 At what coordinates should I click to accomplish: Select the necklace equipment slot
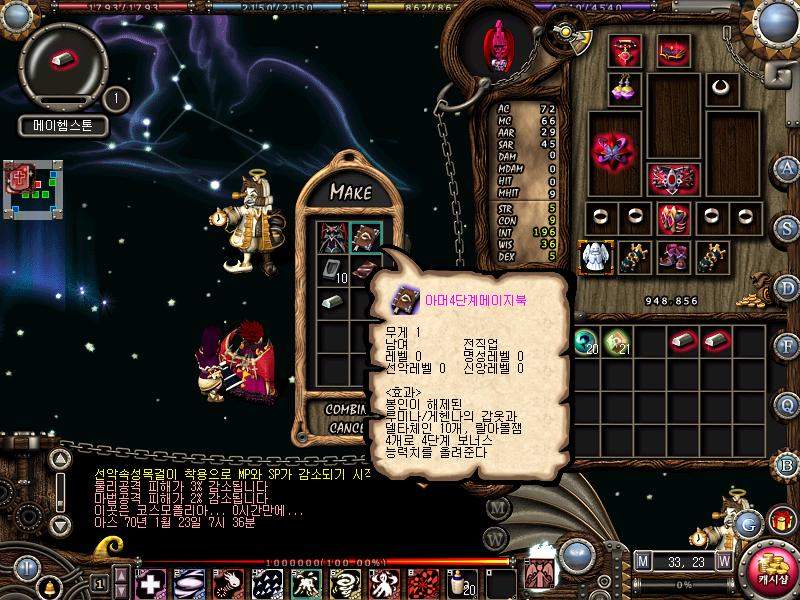(x=718, y=88)
